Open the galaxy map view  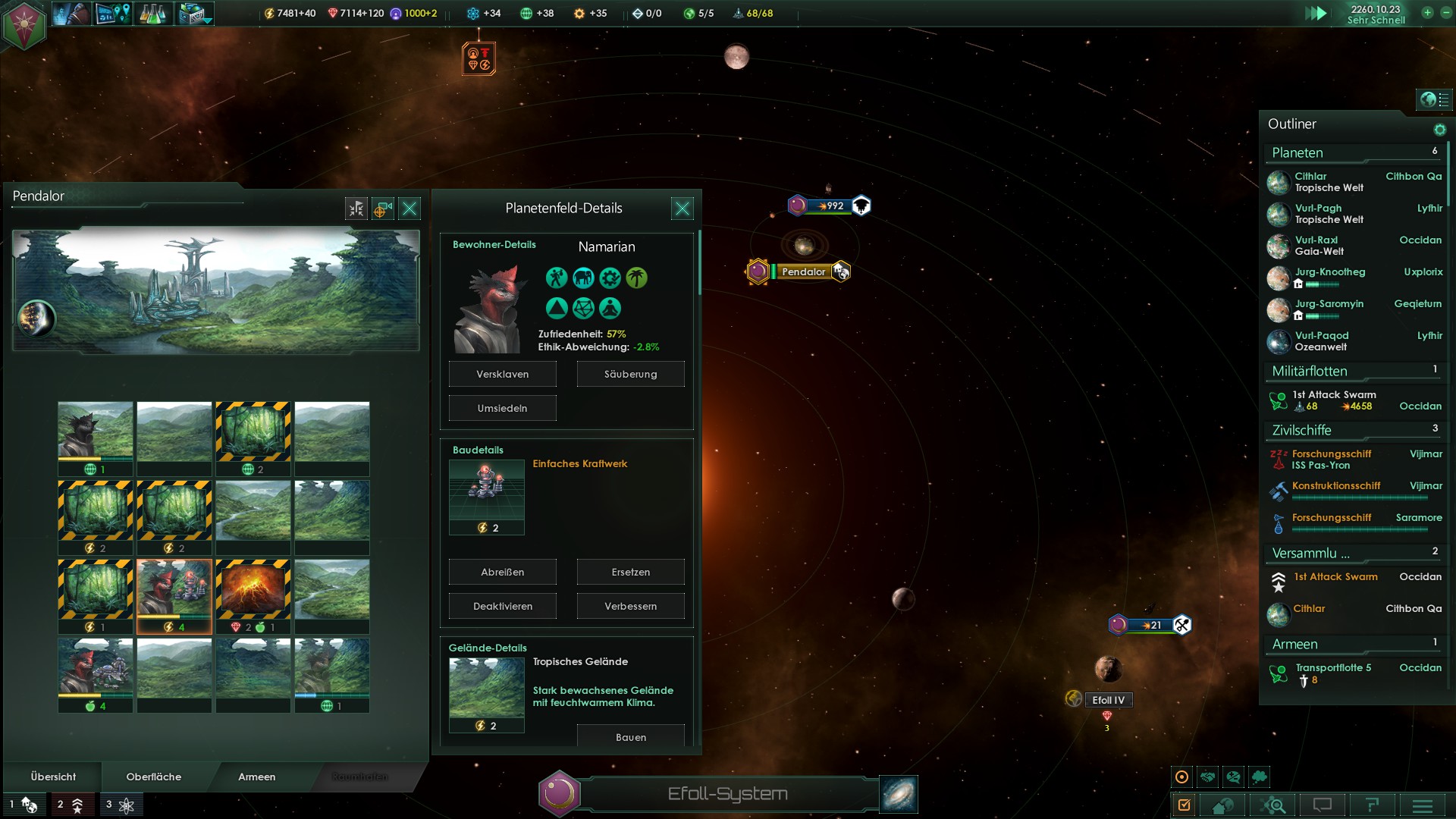click(899, 794)
